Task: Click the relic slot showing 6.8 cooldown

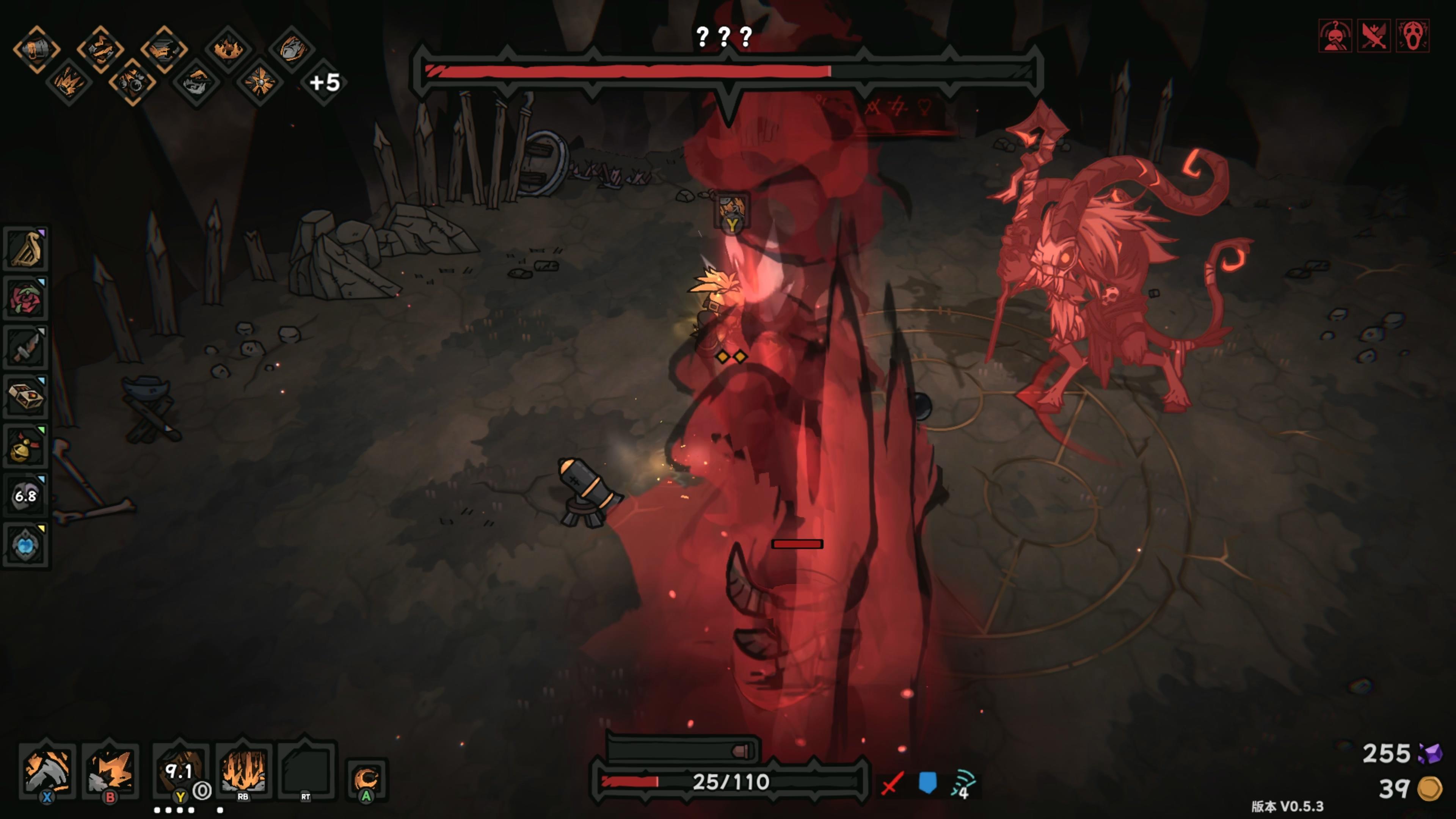Action: coord(25,496)
